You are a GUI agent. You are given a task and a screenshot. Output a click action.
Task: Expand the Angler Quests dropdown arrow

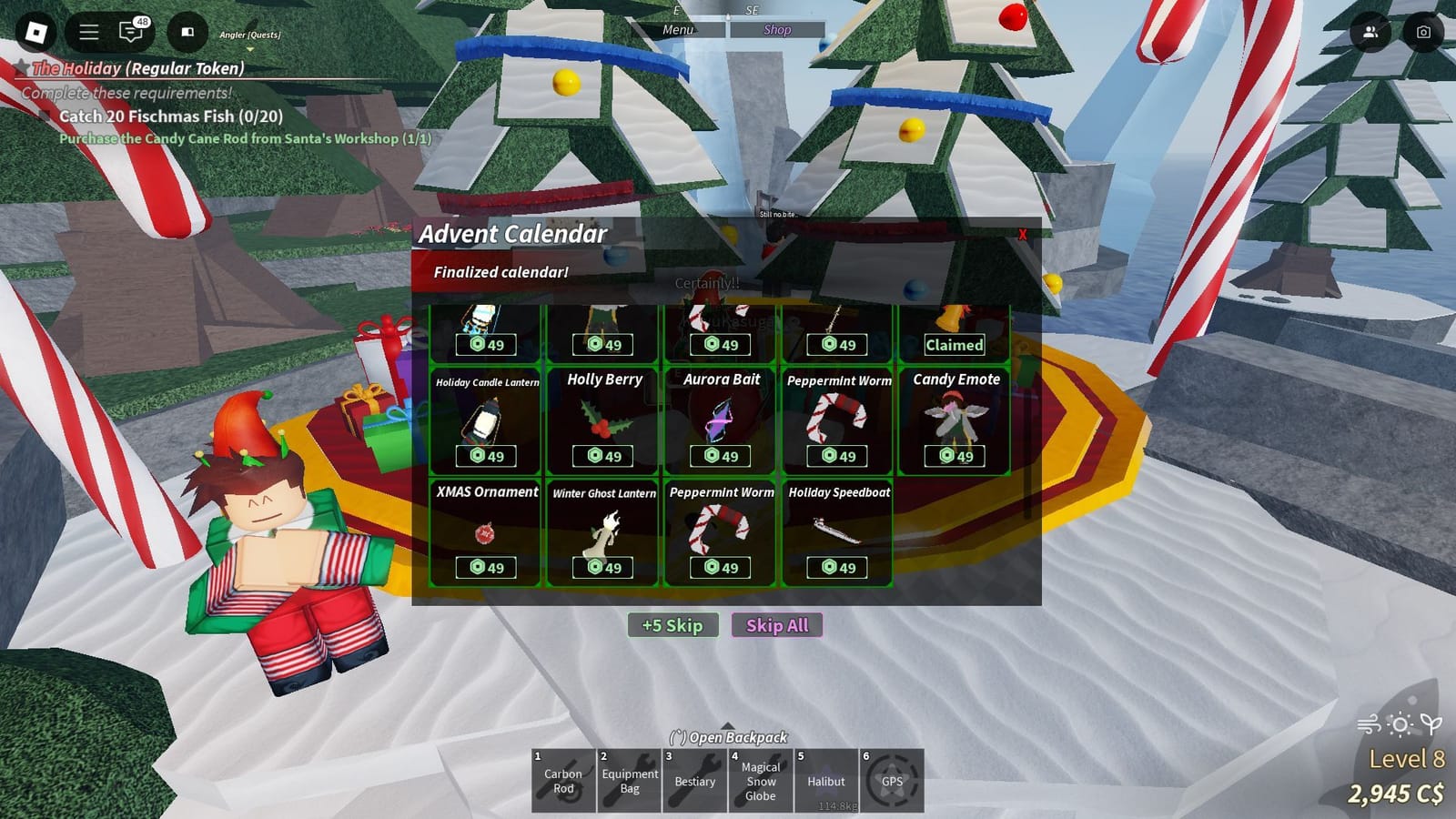pyautogui.click(x=250, y=49)
